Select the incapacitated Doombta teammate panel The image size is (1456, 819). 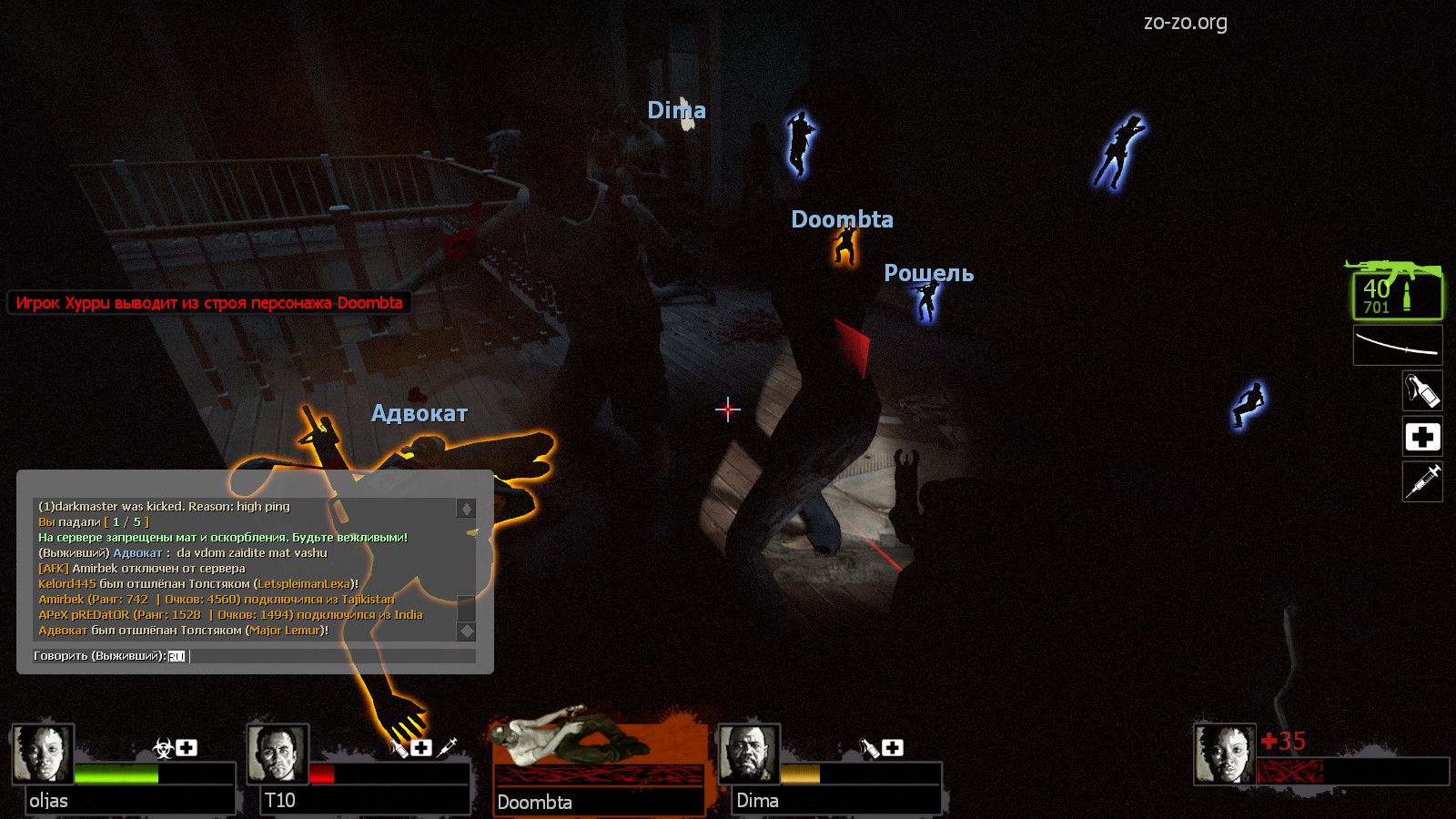pyautogui.click(x=598, y=763)
